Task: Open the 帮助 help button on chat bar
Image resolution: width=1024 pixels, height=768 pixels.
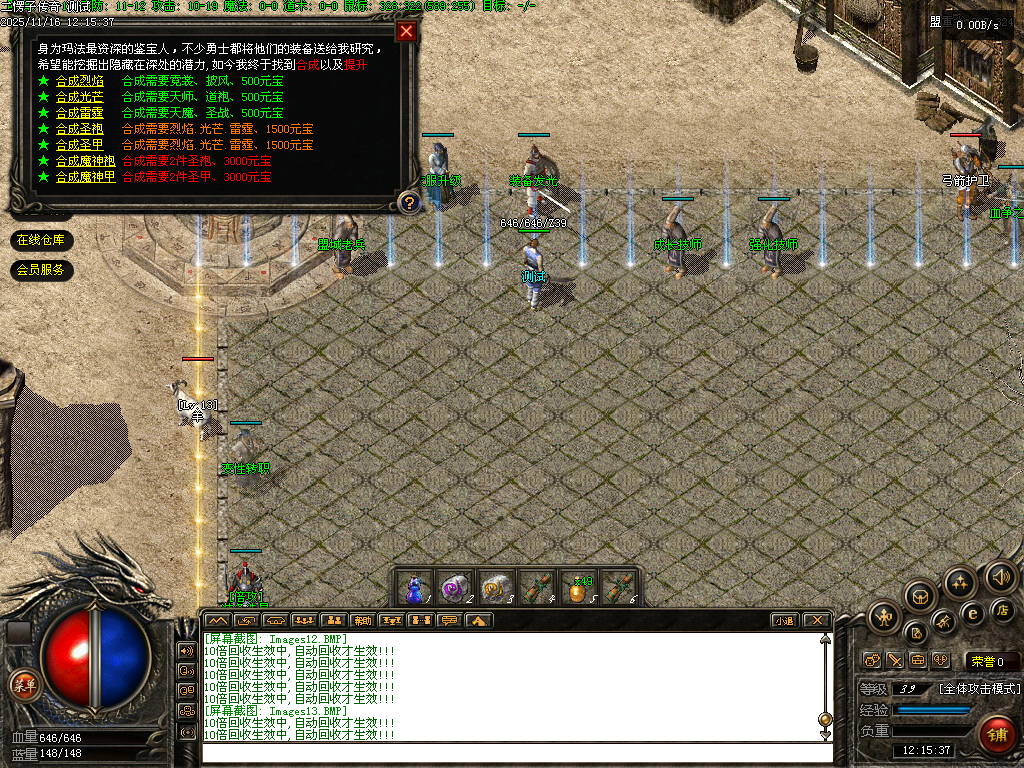Action: click(362, 620)
